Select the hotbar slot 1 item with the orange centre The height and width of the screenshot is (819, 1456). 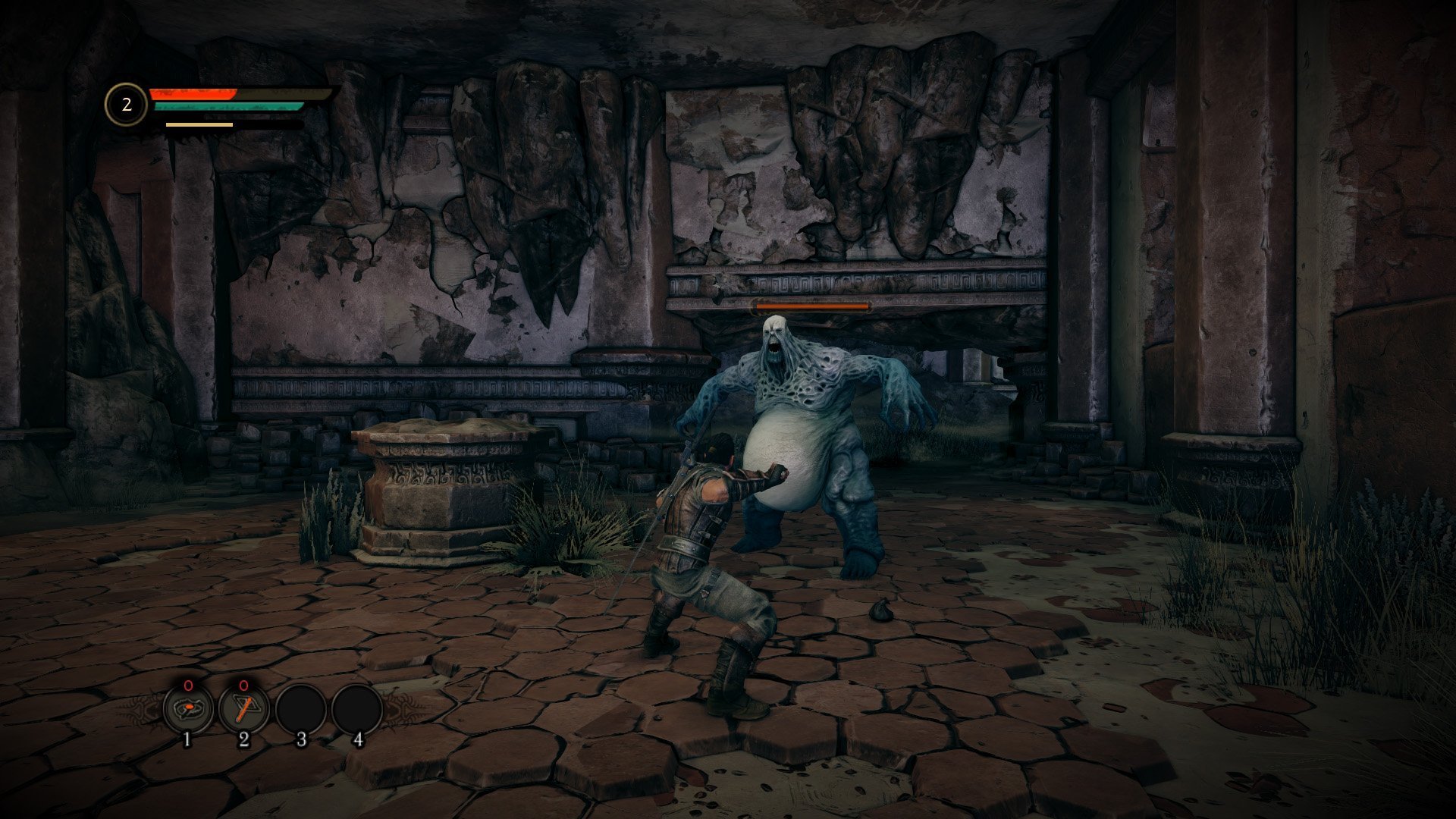click(188, 709)
